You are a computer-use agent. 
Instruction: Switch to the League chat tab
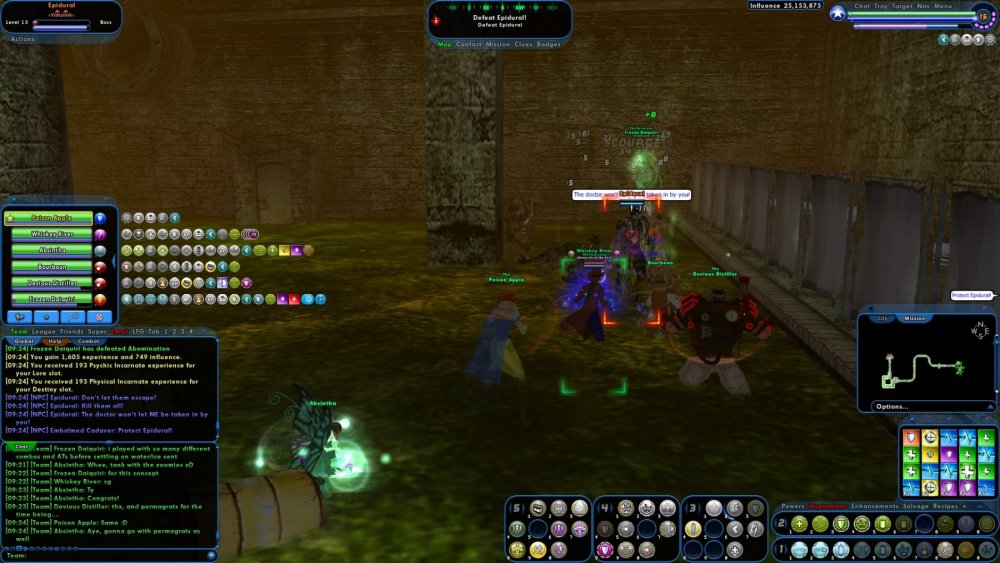[43, 331]
